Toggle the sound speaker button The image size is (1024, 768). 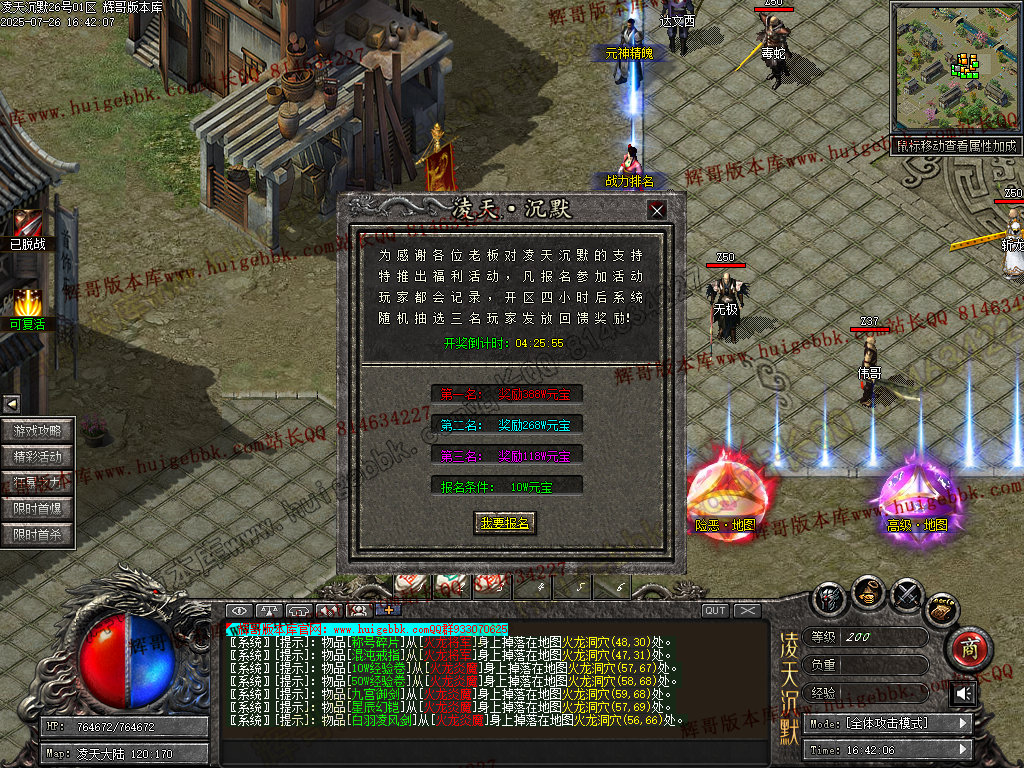963,693
